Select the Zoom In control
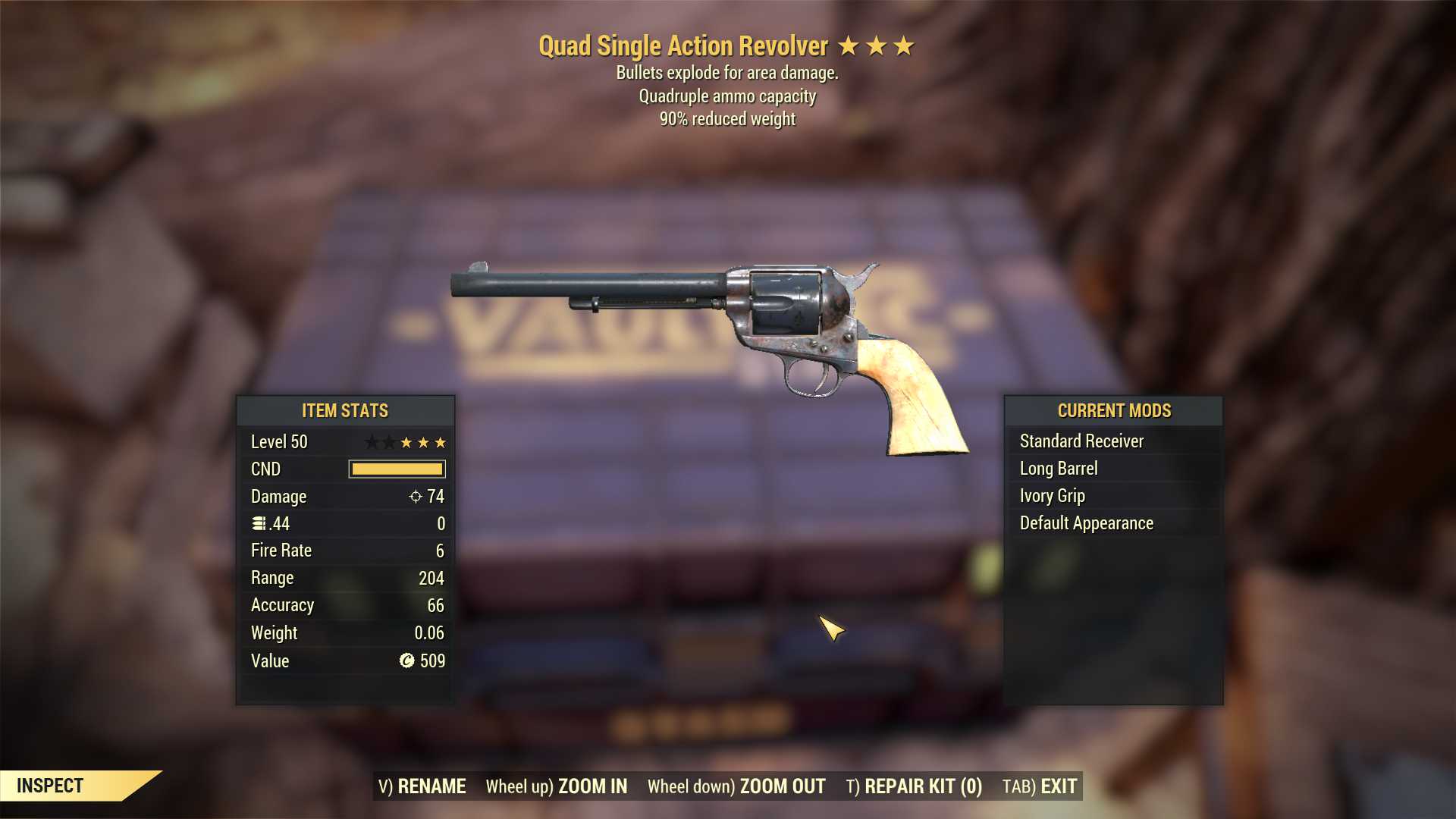 [x=557, y=786]
